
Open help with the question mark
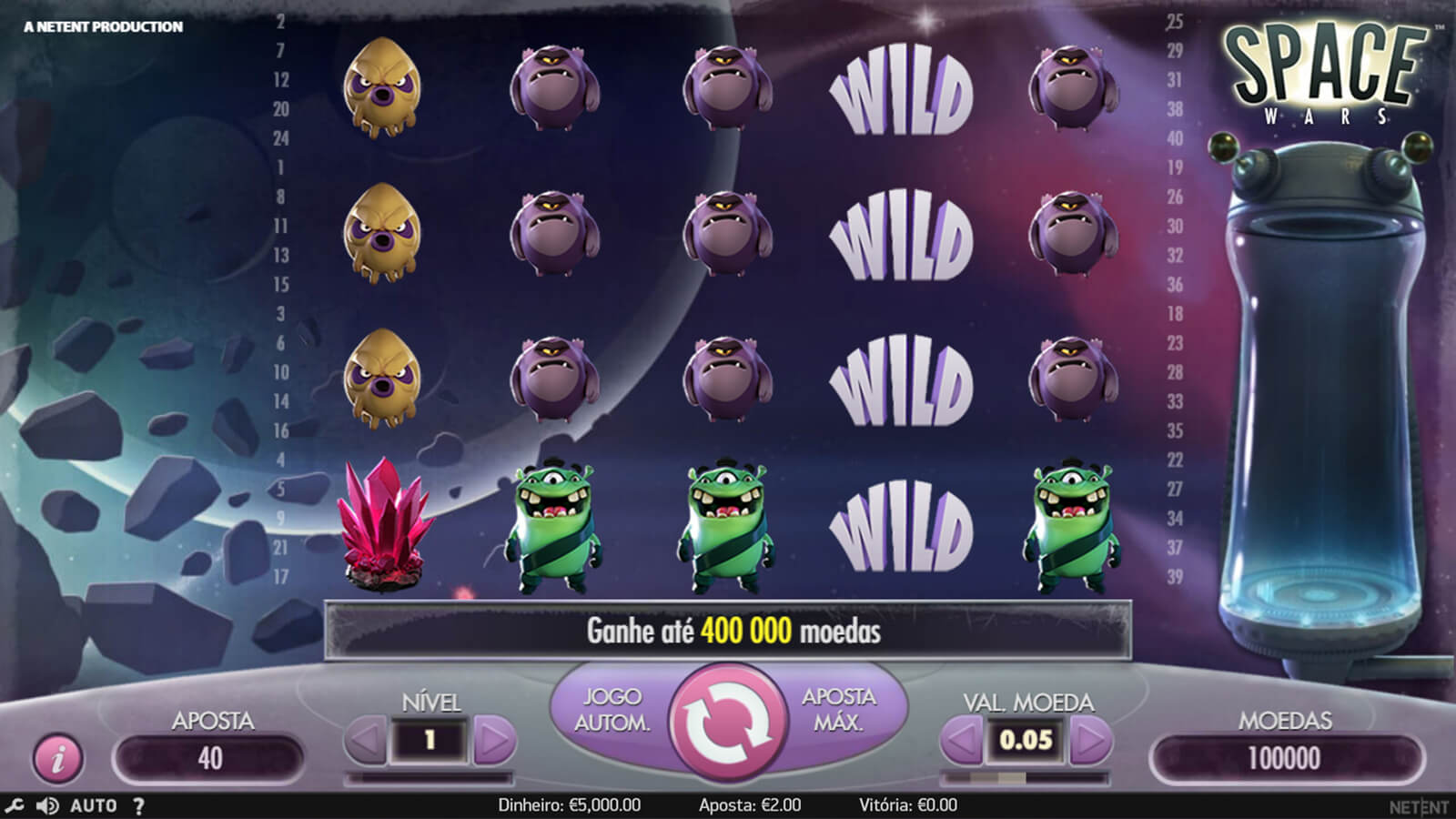138,805
